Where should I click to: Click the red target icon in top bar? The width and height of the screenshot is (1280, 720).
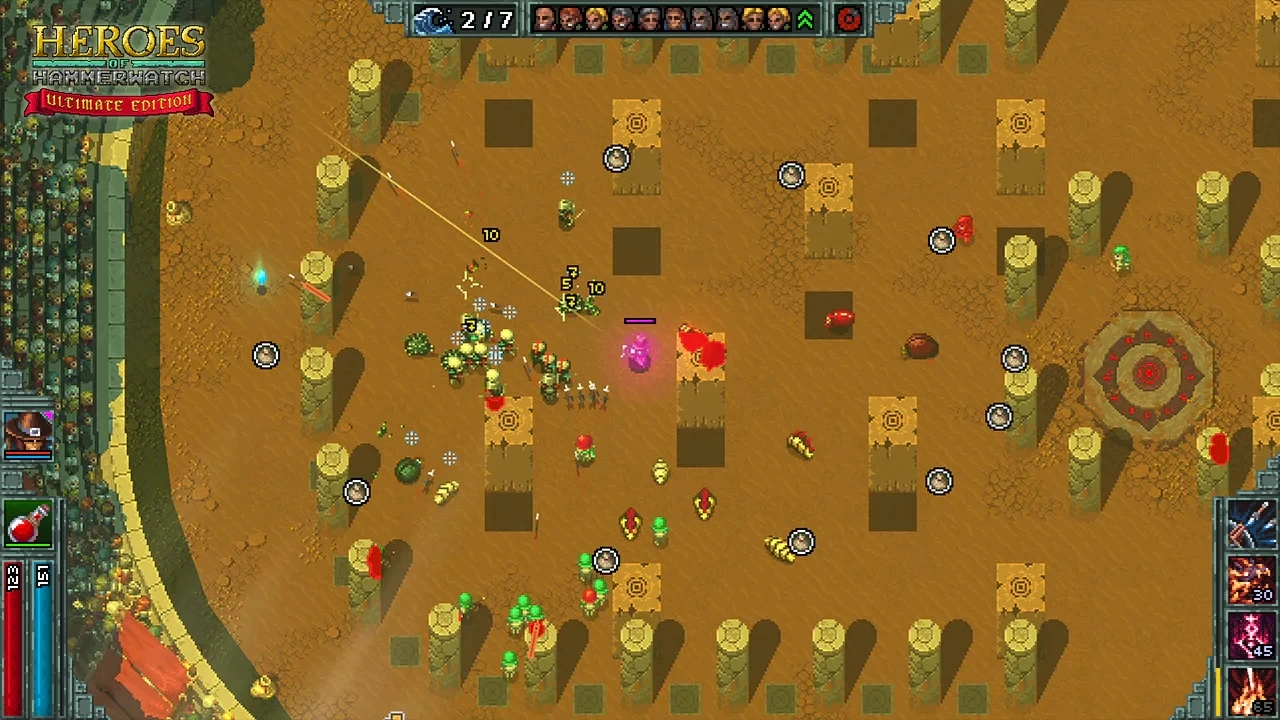pos(848,19)
